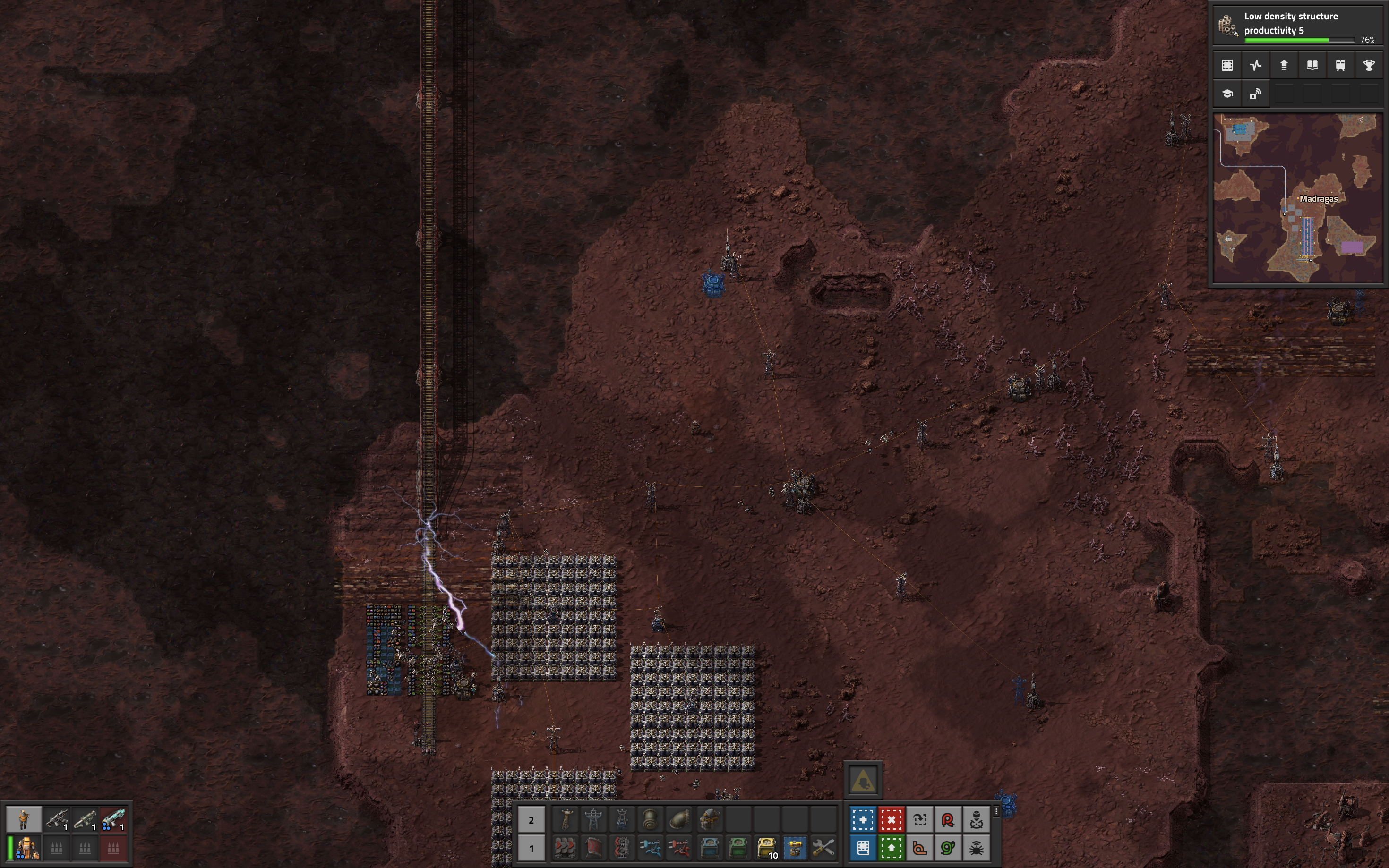Open the trains overview button

click(1340, 66)
